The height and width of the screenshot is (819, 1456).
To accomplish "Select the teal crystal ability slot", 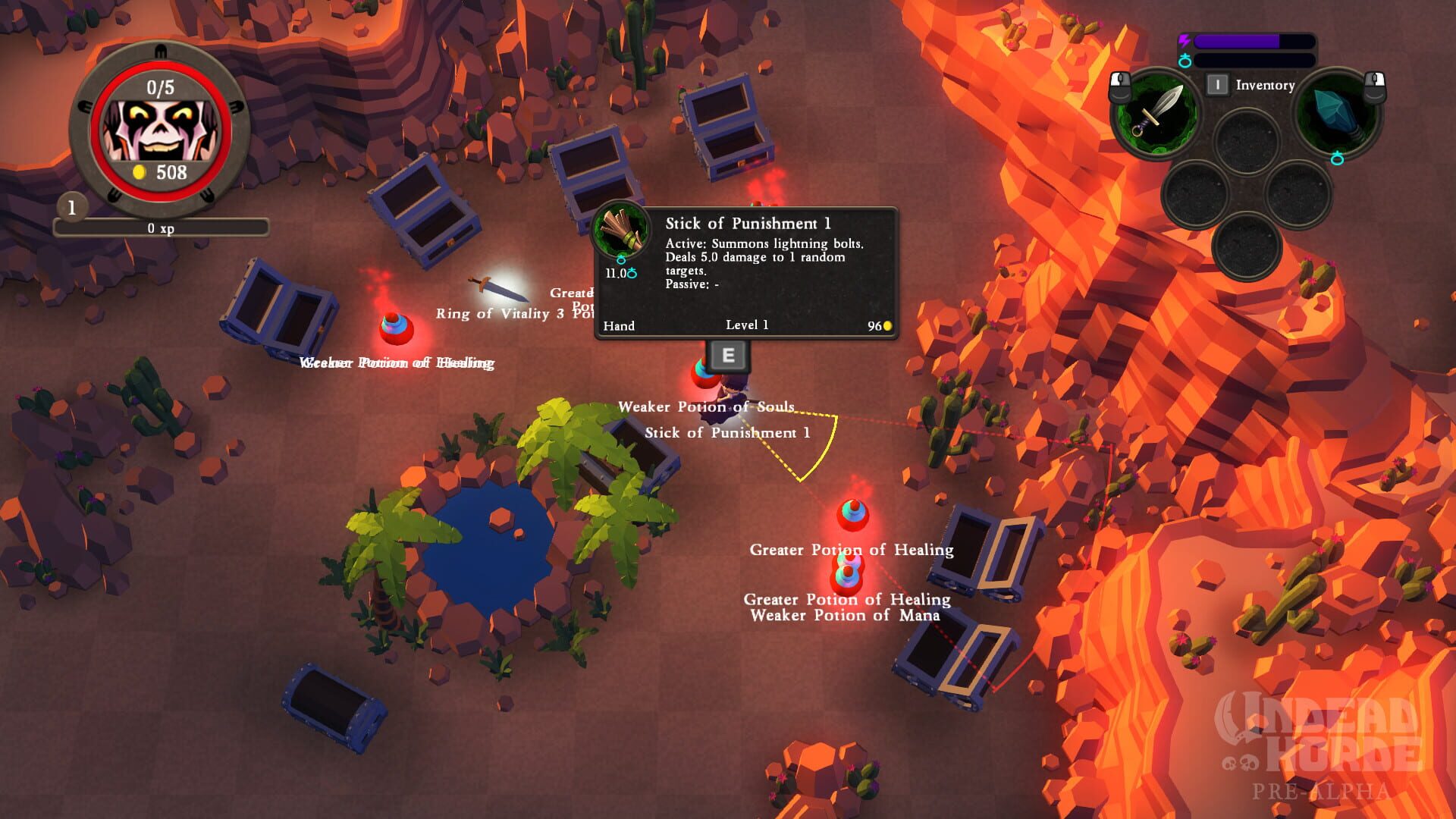I will tap(1336, 114).
